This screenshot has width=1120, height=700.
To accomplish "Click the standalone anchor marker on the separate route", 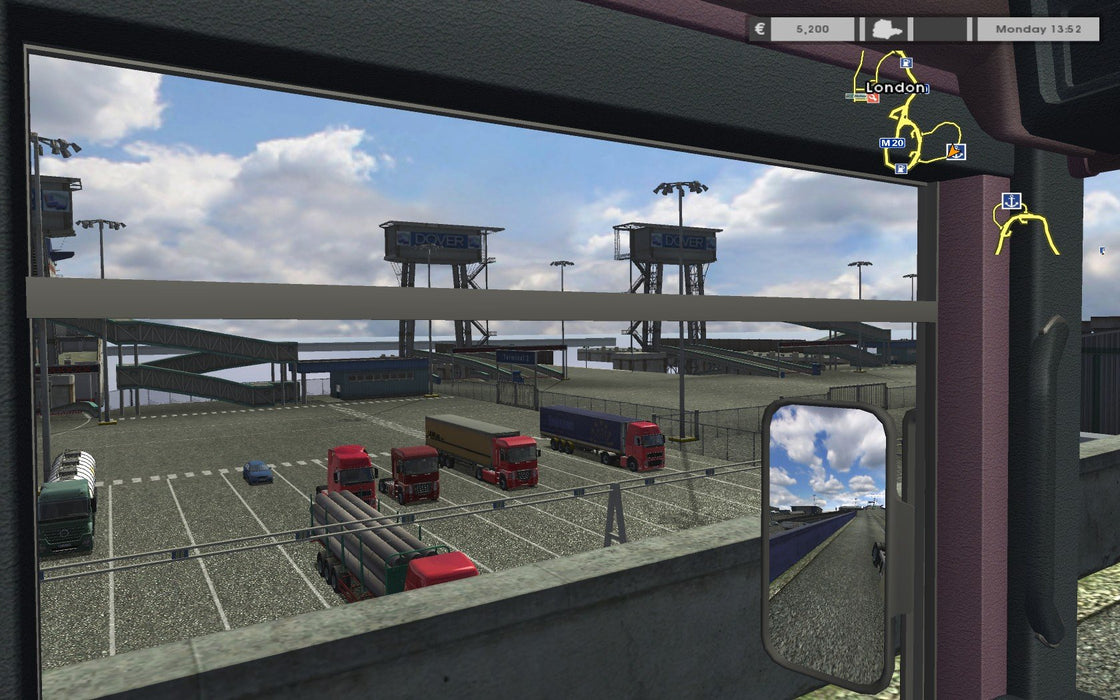I will tap(1011, 200).
